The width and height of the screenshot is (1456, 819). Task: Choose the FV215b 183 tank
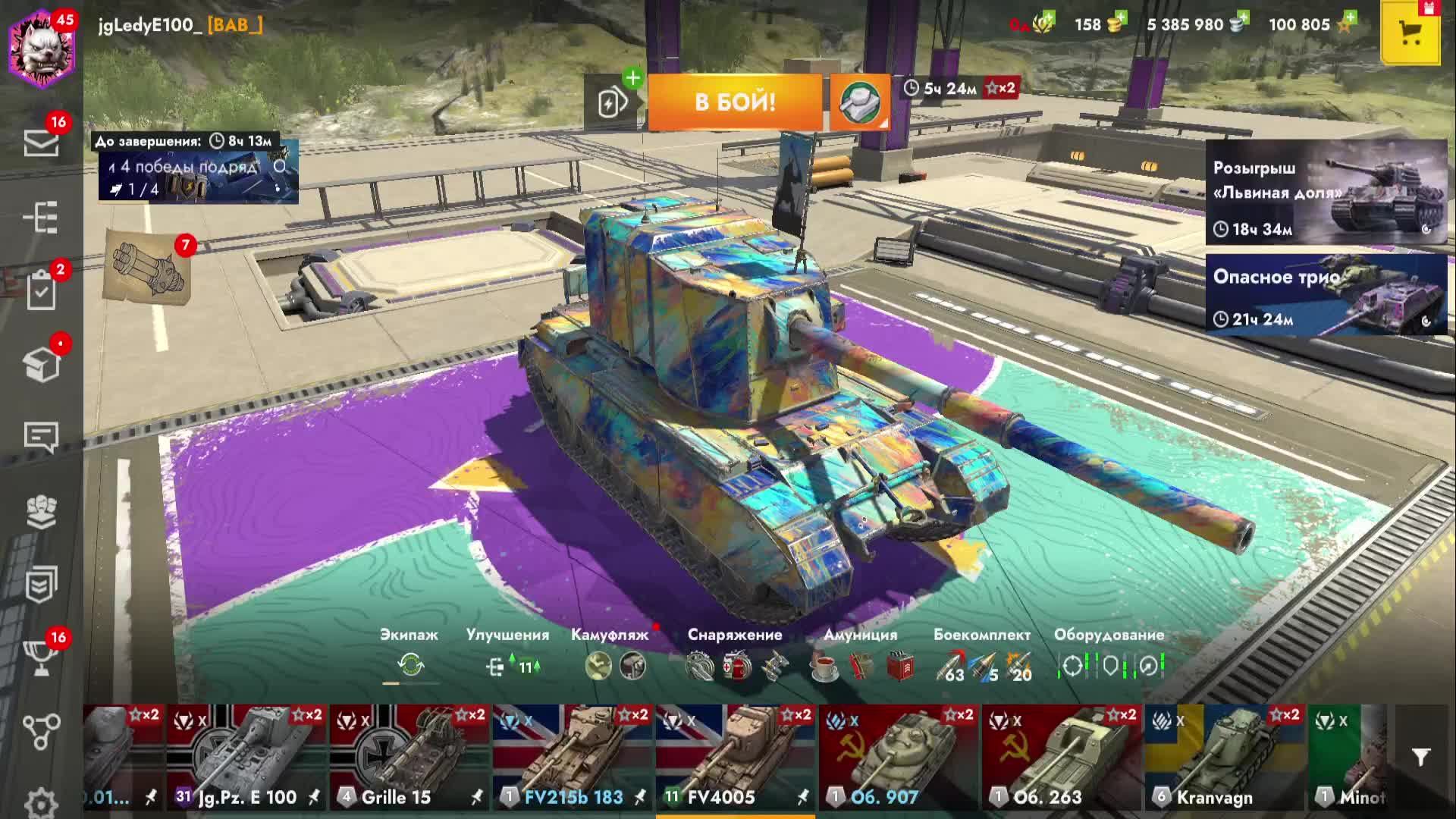(573, 757)
